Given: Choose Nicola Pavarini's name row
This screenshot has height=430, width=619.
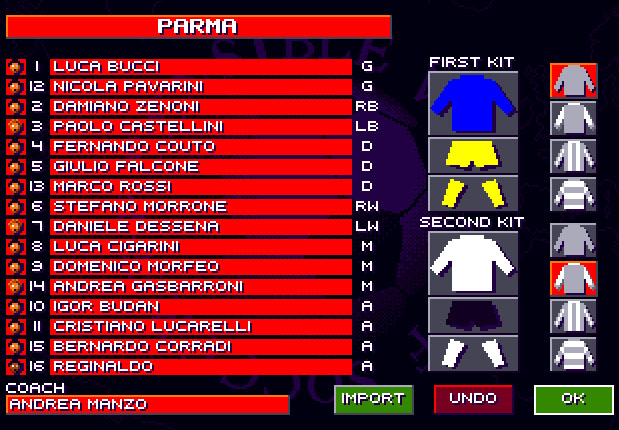Looking at the screenshot, I should (200, 87).
